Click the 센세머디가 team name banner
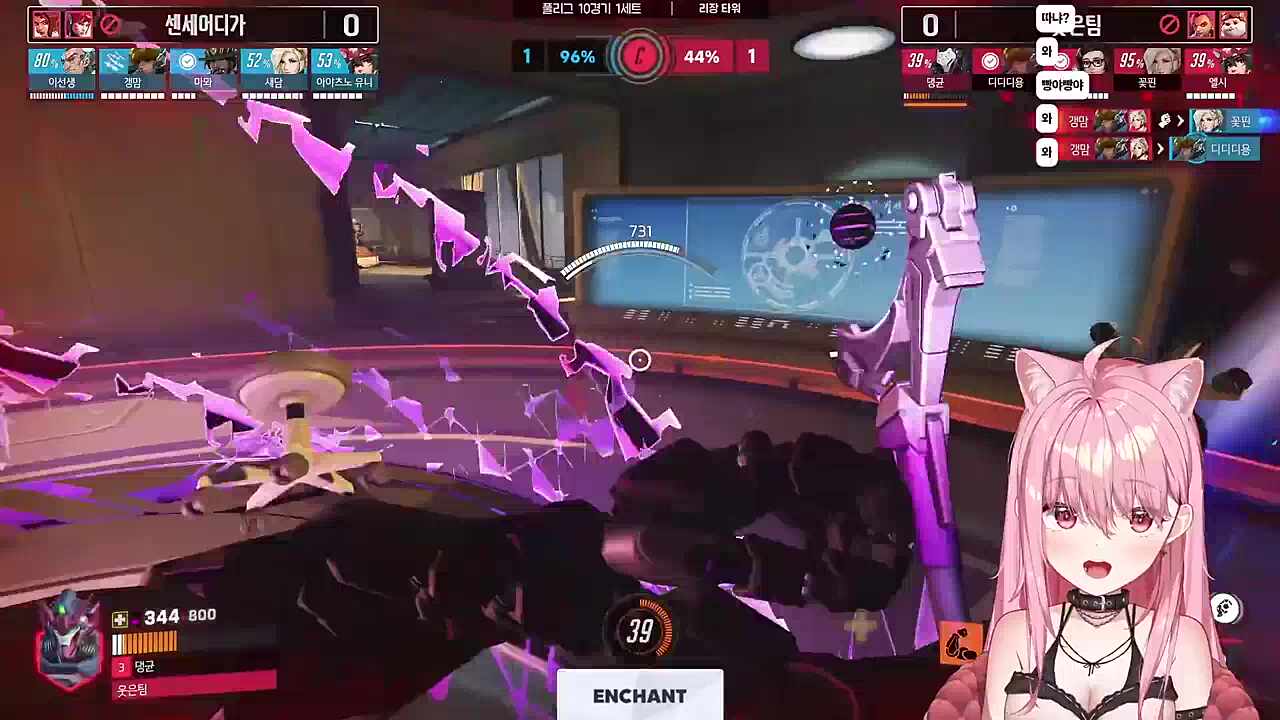Image resolution: width=1280 pixels, height=720 pixels. pyautogui.click(x=204, y=24)
